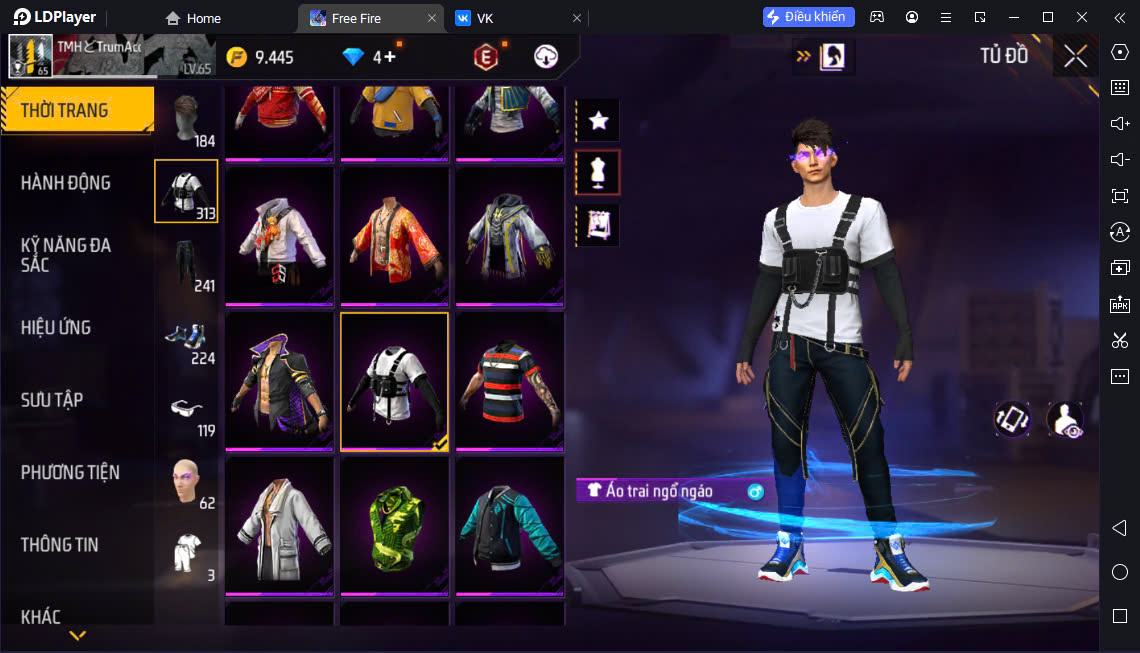Select the purple and black open jacket
Image resolution: width=1140 pixels, height=653 pixels.
click(279, 381)
